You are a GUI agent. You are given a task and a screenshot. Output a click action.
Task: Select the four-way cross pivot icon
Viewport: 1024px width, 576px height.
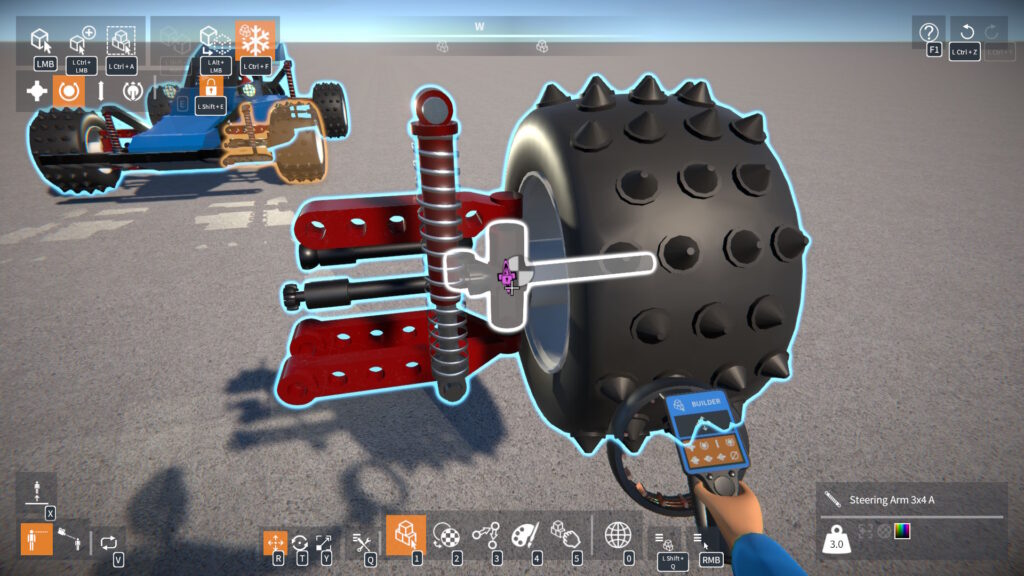(37, 91)
